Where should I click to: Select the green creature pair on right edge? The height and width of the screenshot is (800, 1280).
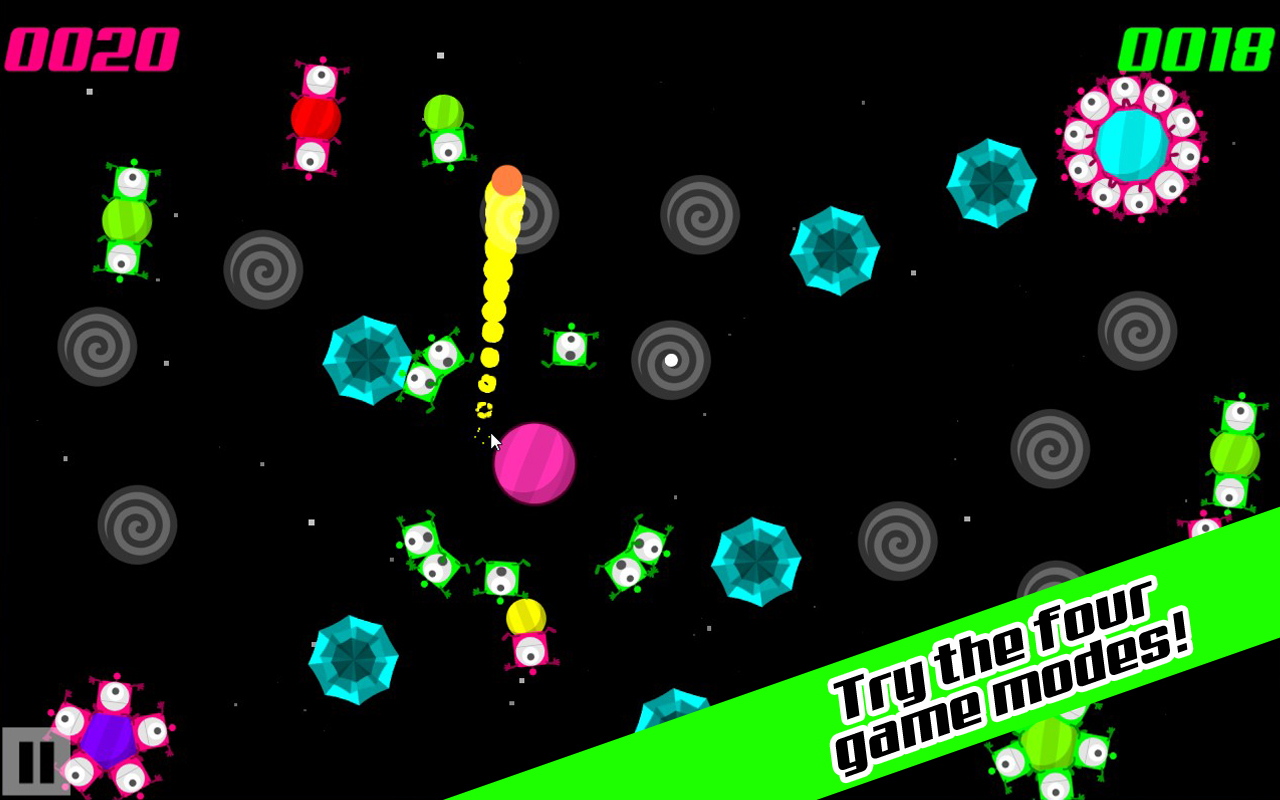pyautogui.click(x=1235, y=455)
